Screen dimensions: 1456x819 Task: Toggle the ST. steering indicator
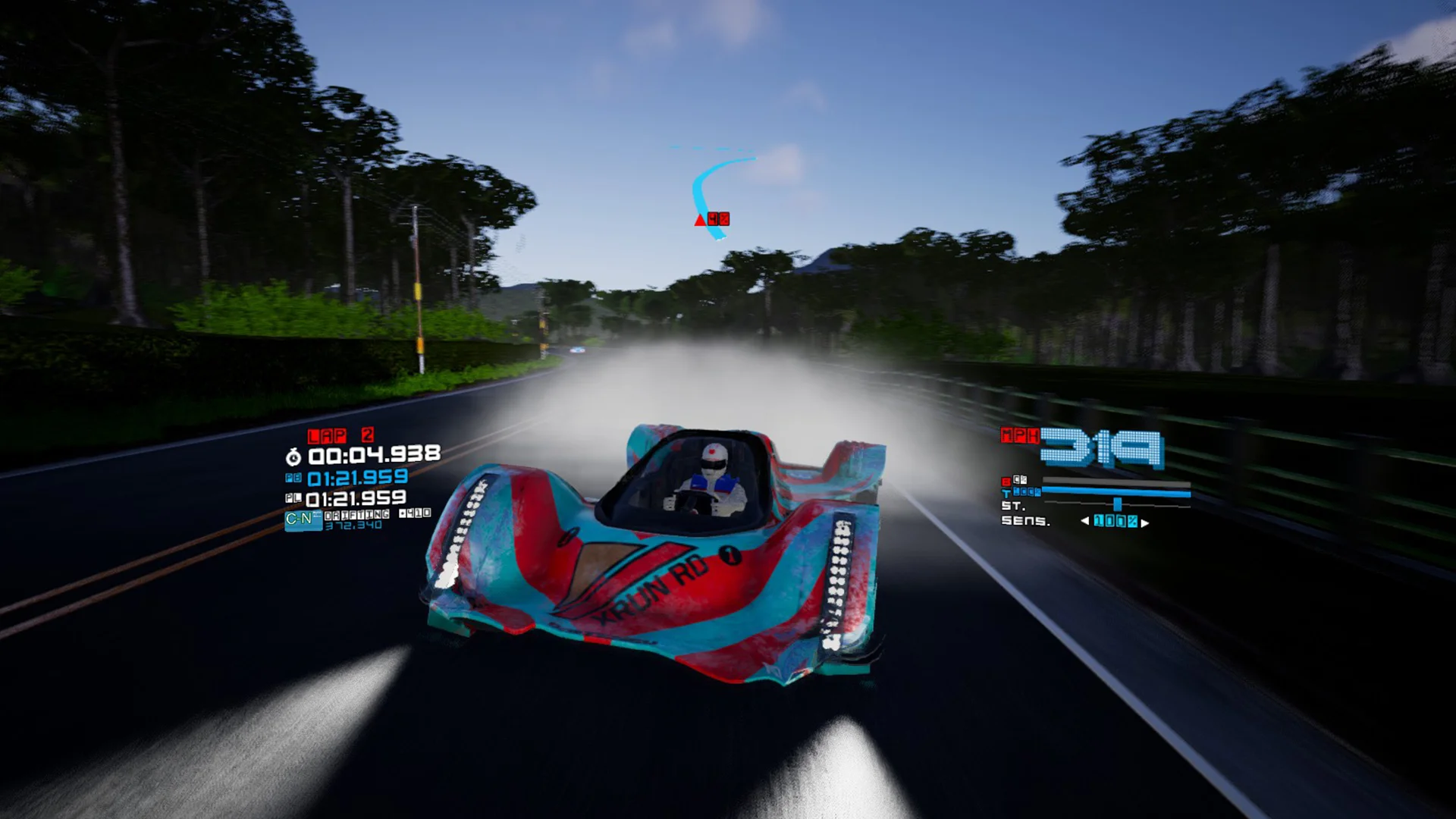[1015, 505]
